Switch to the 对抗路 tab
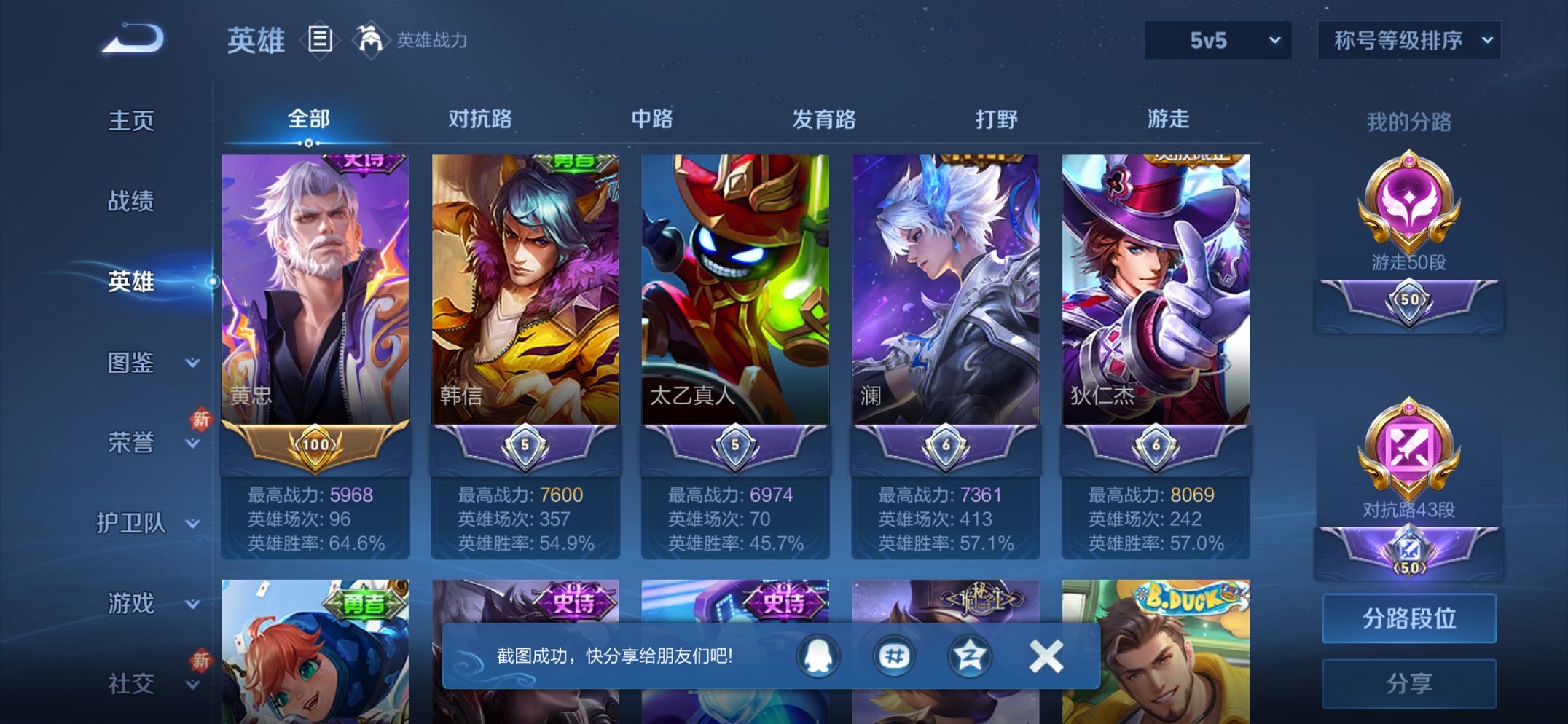Screen dimensions: 1568x724 click(x=482, y=119)
